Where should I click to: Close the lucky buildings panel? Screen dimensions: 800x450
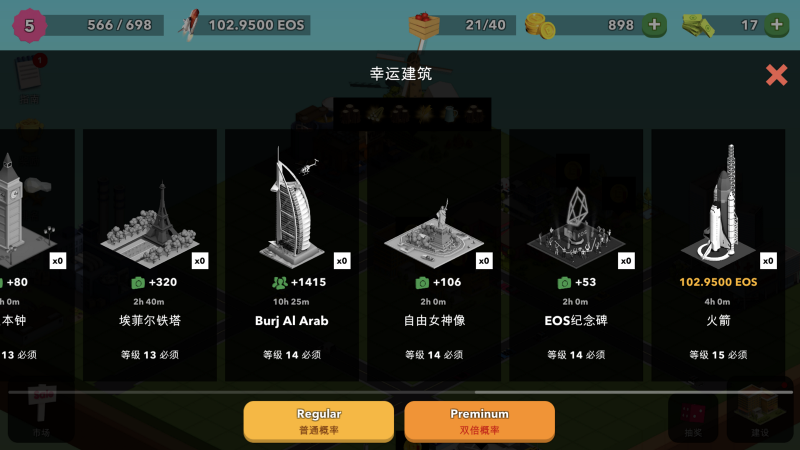(x=776, y=75)
